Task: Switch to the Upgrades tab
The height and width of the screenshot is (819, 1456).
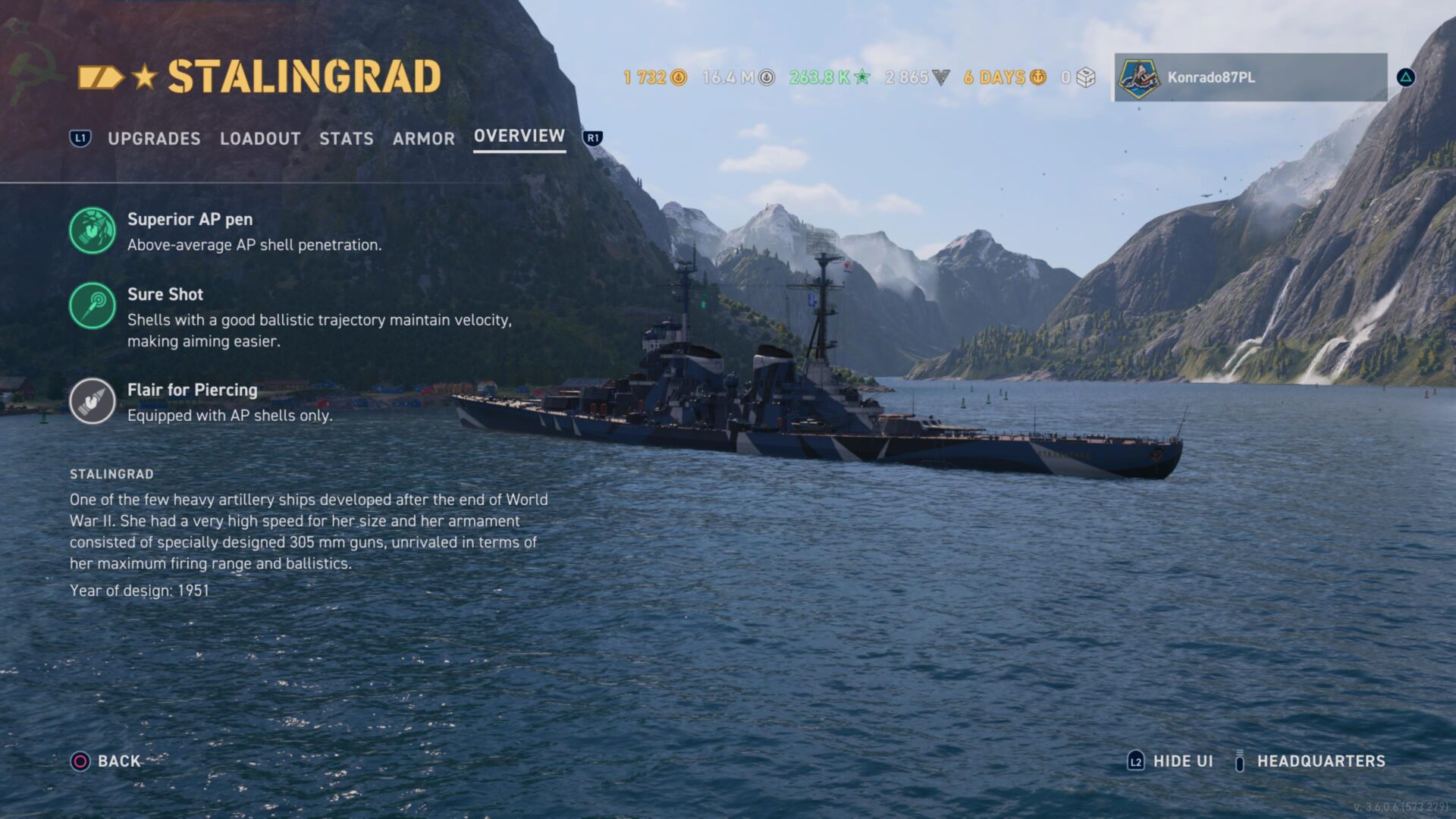Action: click(x=154, y=139)
